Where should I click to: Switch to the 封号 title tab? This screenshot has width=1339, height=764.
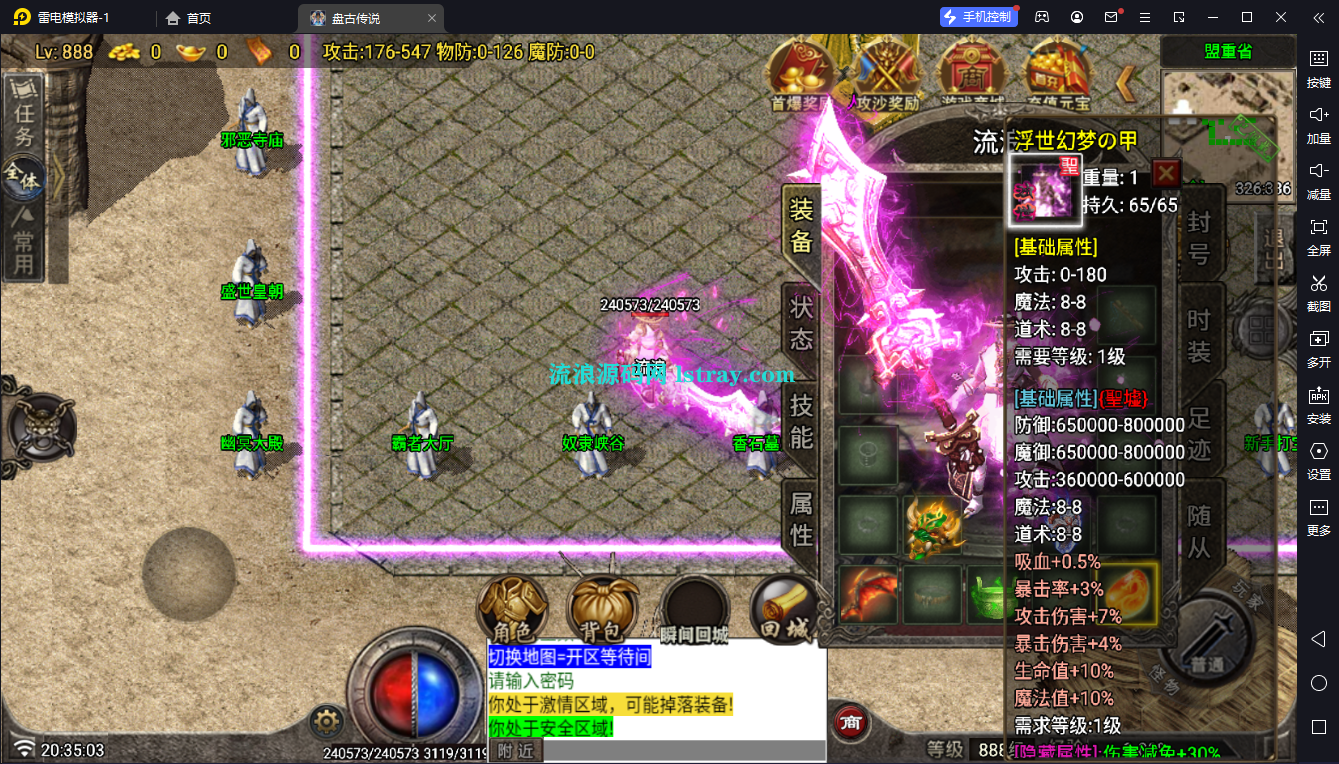point(1199,237)
